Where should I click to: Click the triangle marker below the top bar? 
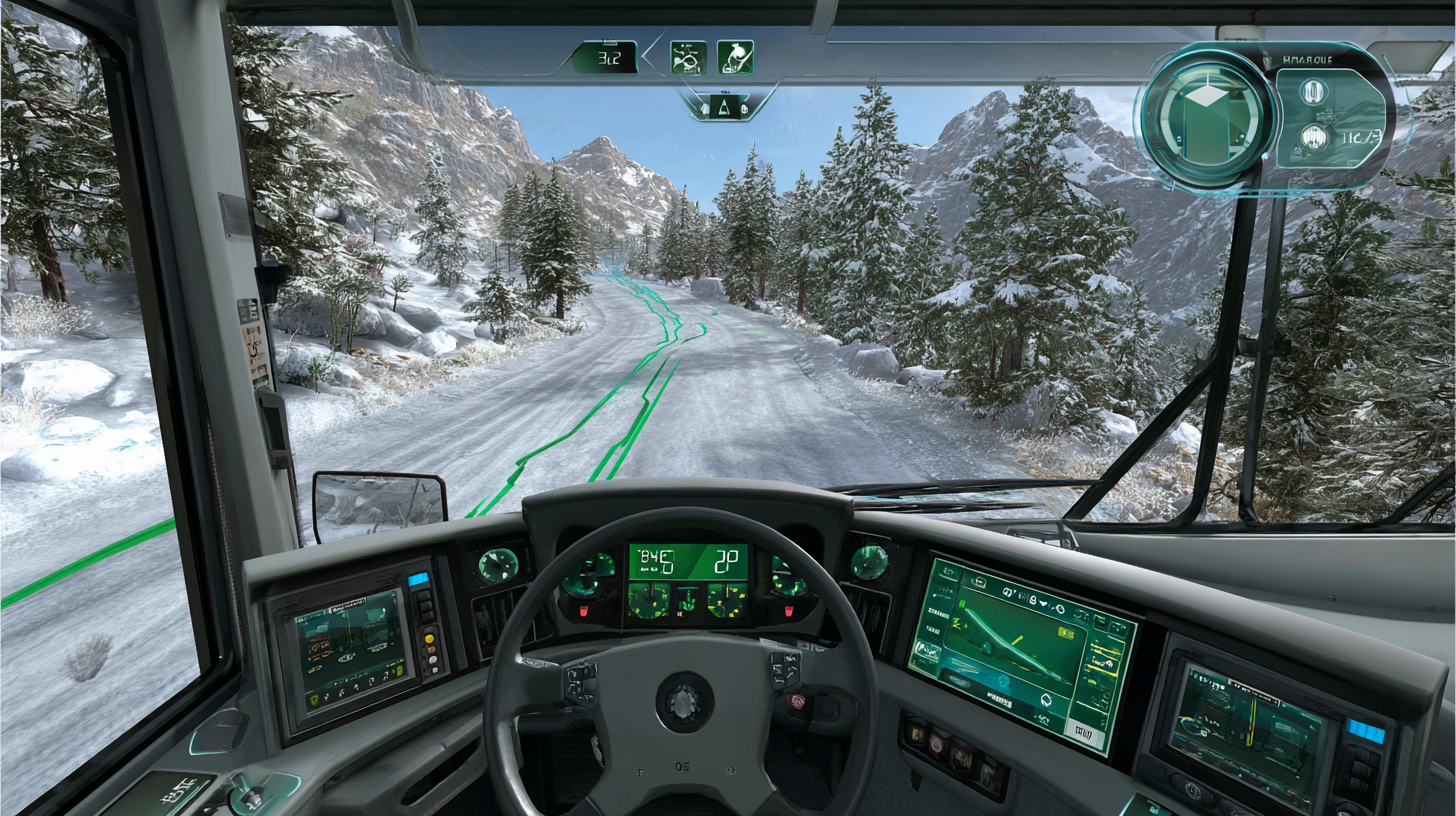coord(727,106)
